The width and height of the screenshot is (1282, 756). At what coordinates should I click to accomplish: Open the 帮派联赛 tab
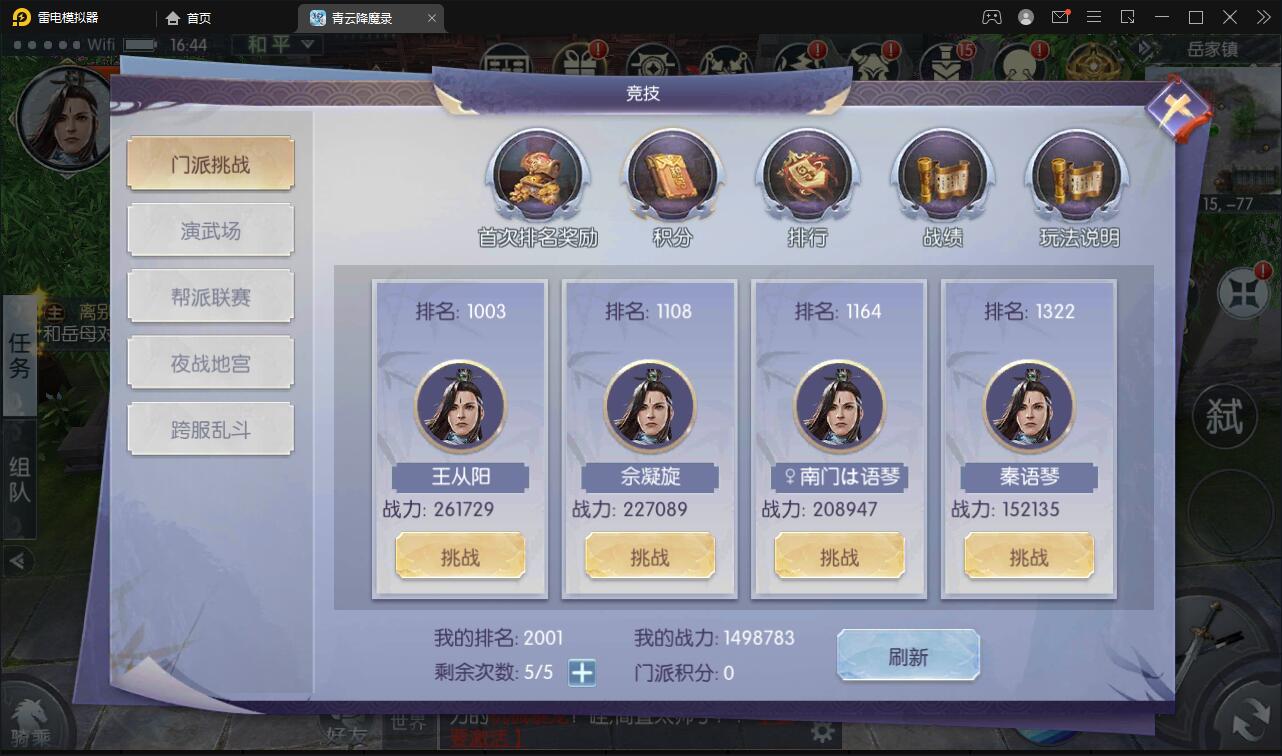210,295
